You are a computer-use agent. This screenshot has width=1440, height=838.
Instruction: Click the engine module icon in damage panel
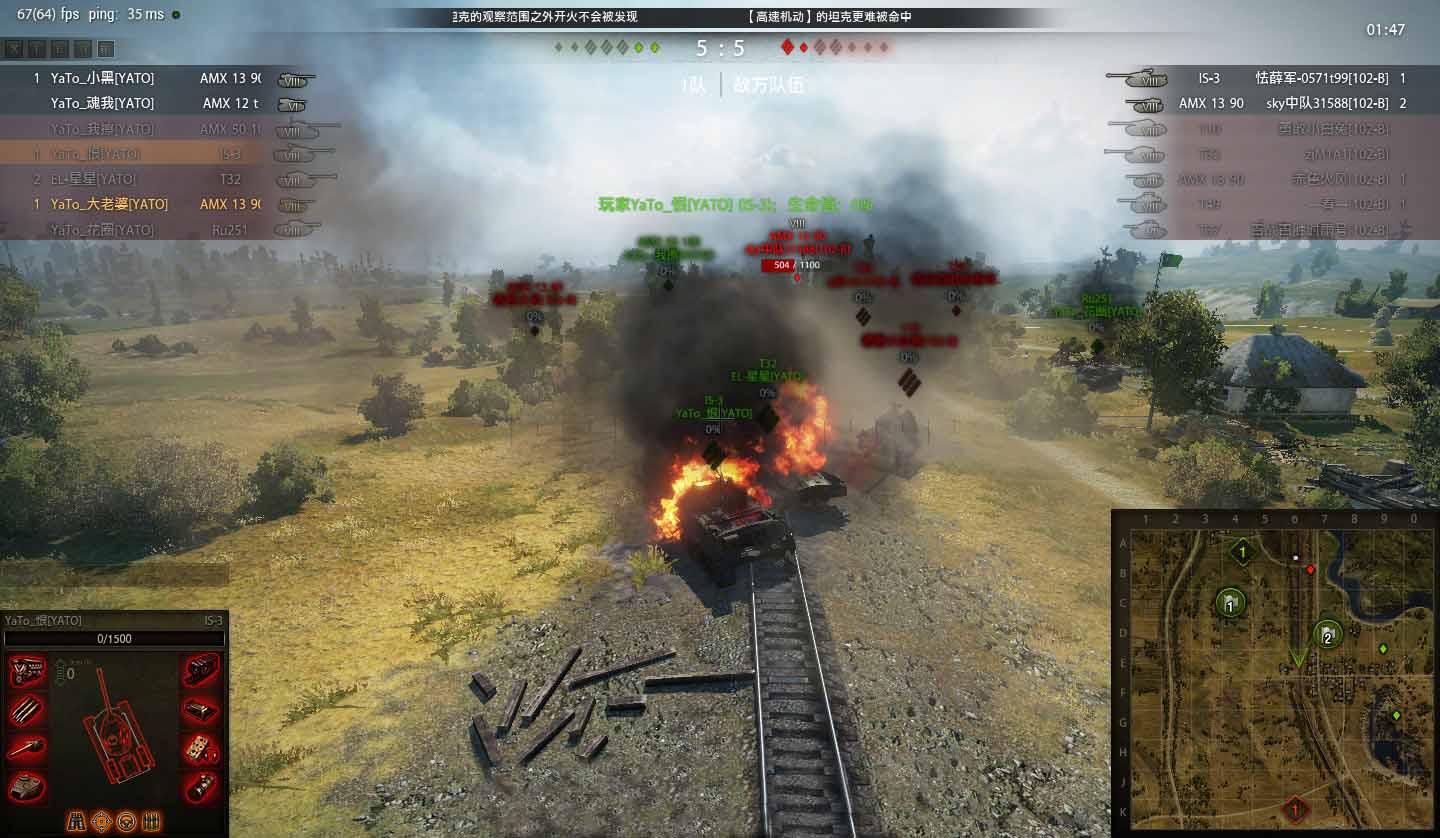coord(27,672)
